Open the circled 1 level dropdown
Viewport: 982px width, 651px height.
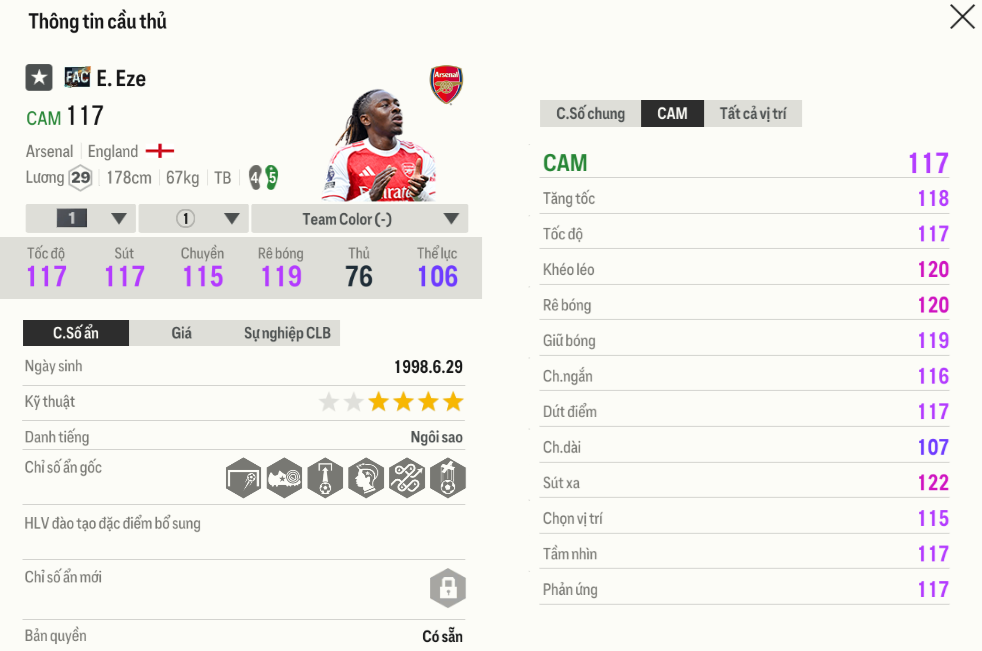tap(193, 219)
